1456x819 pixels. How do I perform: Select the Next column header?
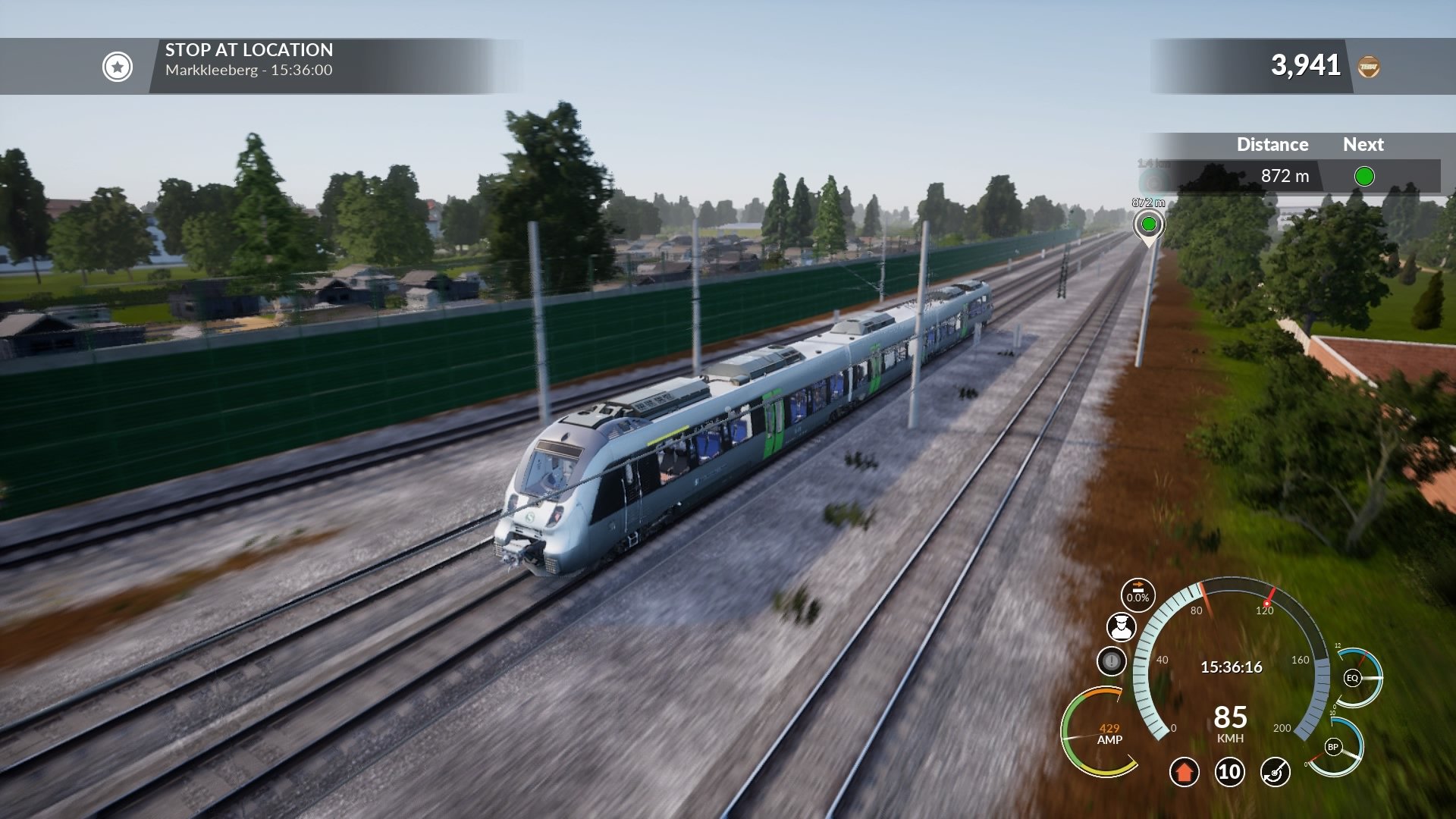(x=1363, y=144)
